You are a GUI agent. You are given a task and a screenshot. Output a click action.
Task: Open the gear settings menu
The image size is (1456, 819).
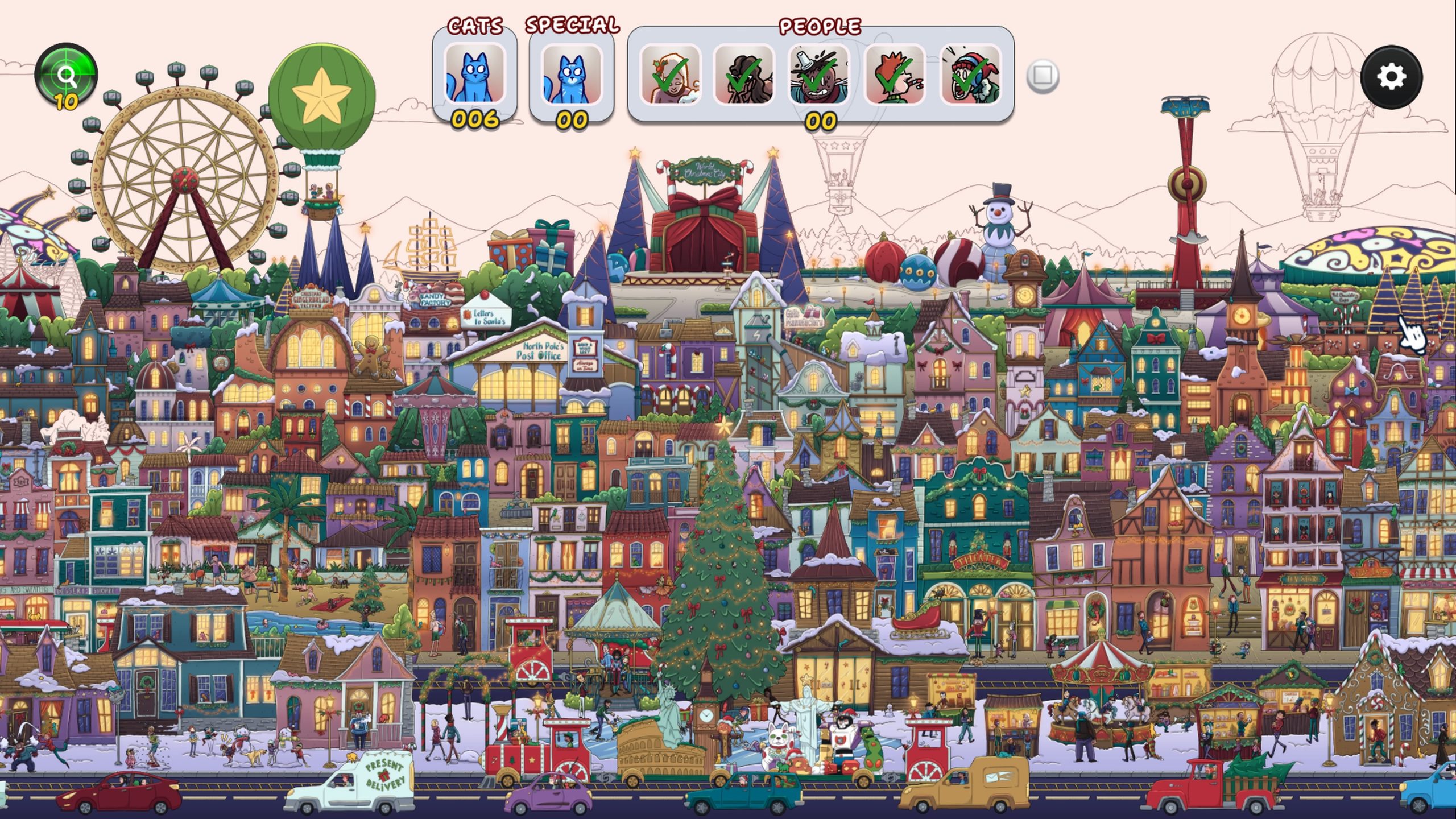(x=1391, y=77)
